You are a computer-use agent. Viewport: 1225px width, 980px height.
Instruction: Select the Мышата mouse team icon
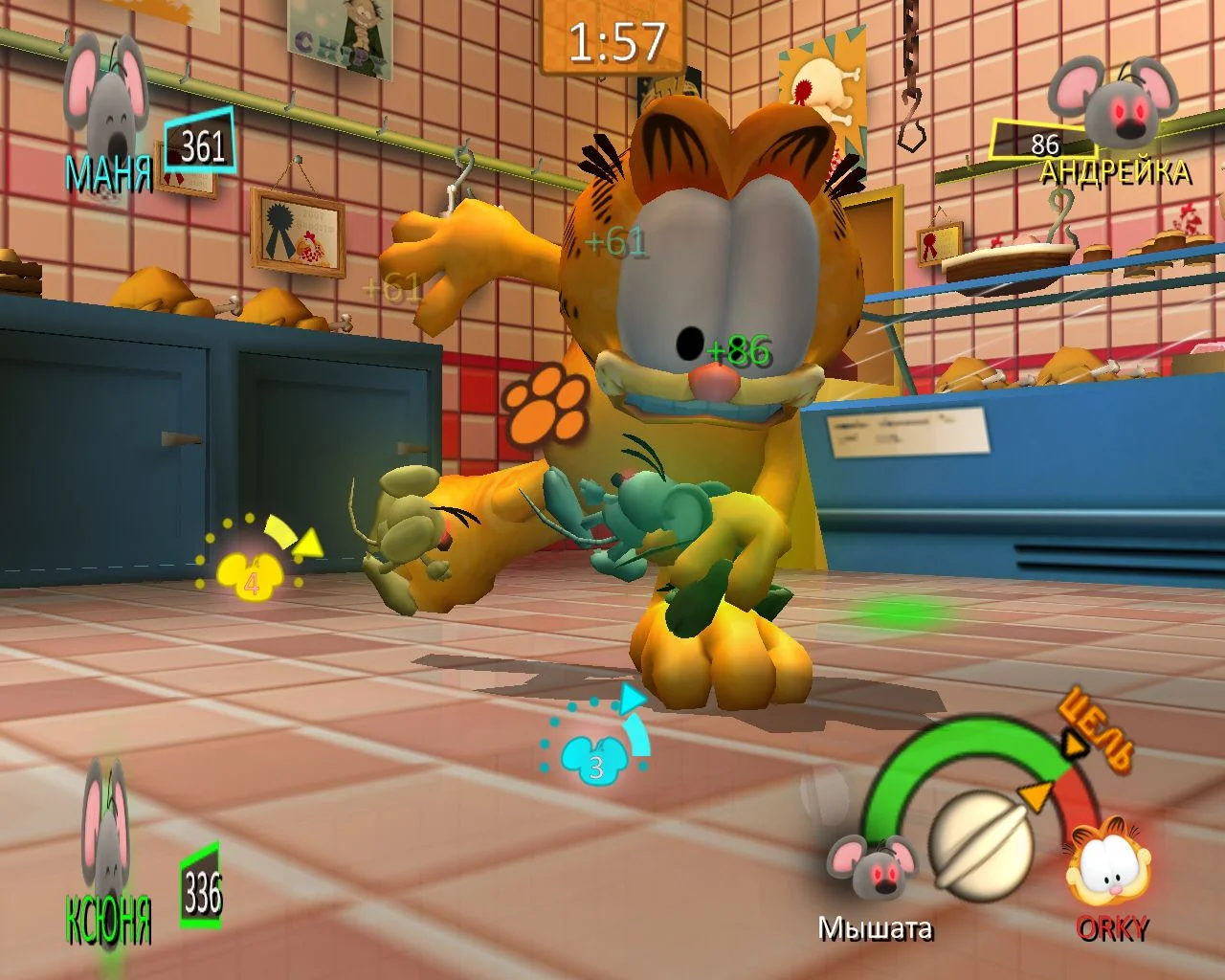[869, 868]
